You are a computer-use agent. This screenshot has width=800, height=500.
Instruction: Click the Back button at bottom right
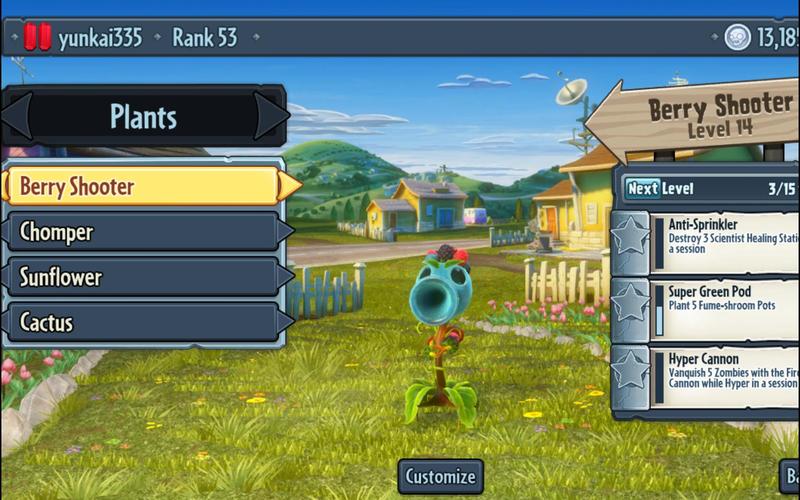coord(789,477)
